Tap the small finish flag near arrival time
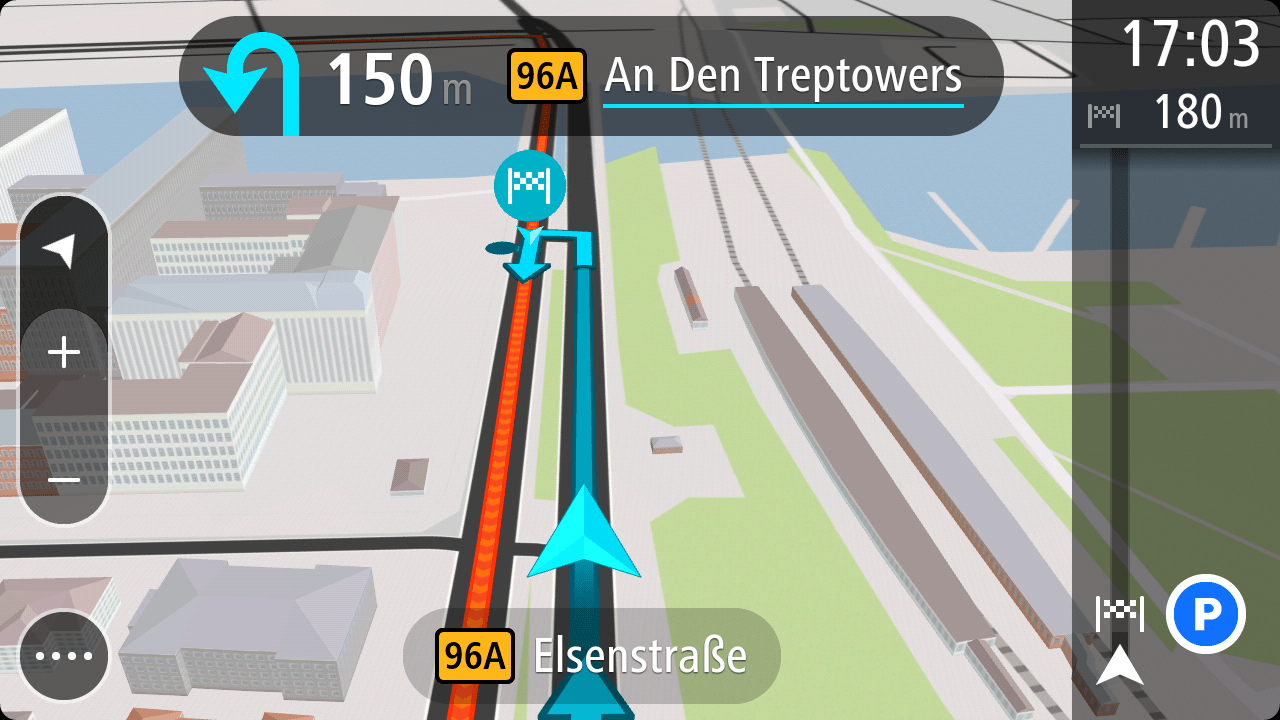 [x=1104, y=114]
